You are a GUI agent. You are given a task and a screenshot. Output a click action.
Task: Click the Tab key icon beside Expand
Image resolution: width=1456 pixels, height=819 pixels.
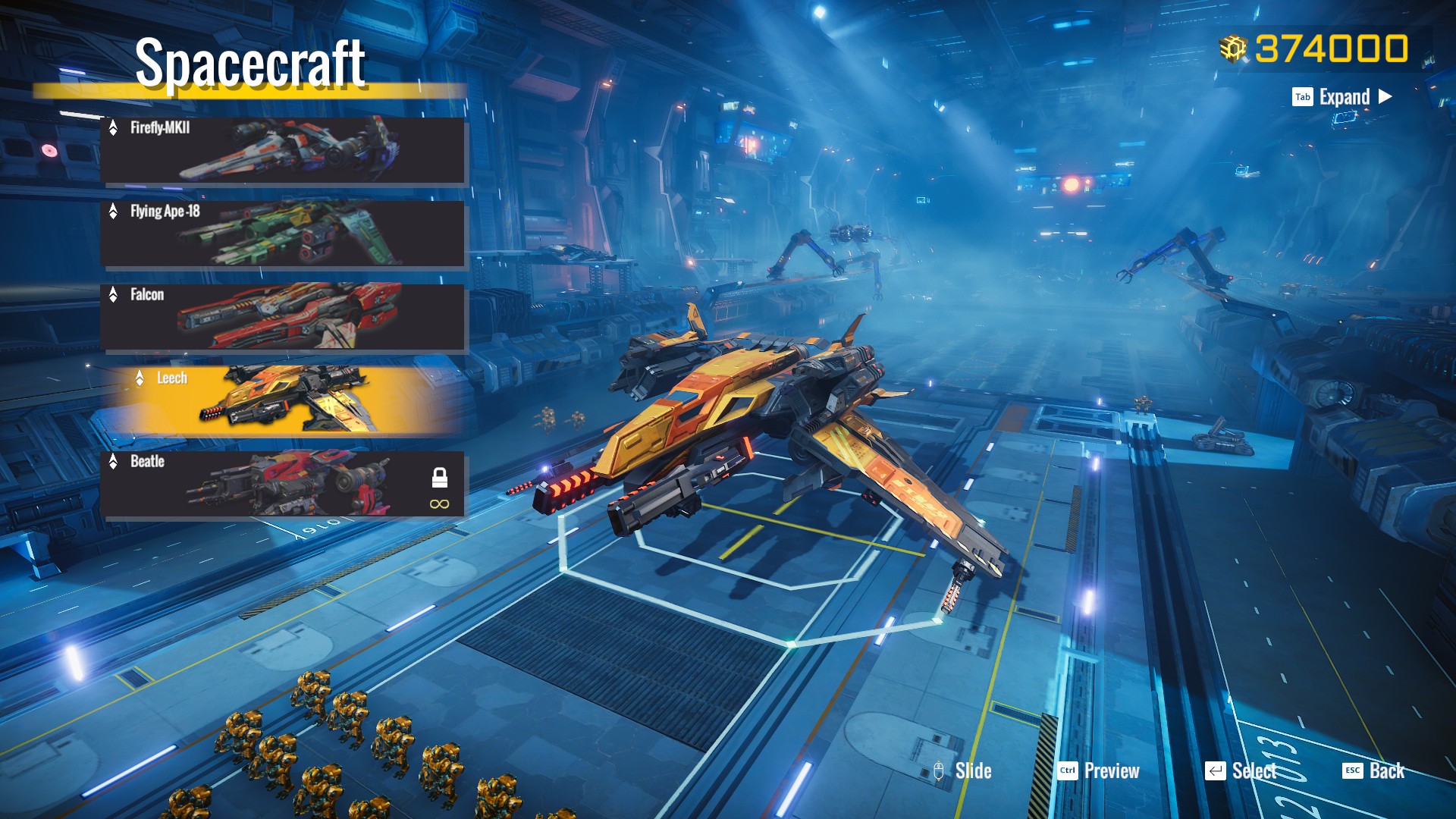click(x=1302, y=97)
